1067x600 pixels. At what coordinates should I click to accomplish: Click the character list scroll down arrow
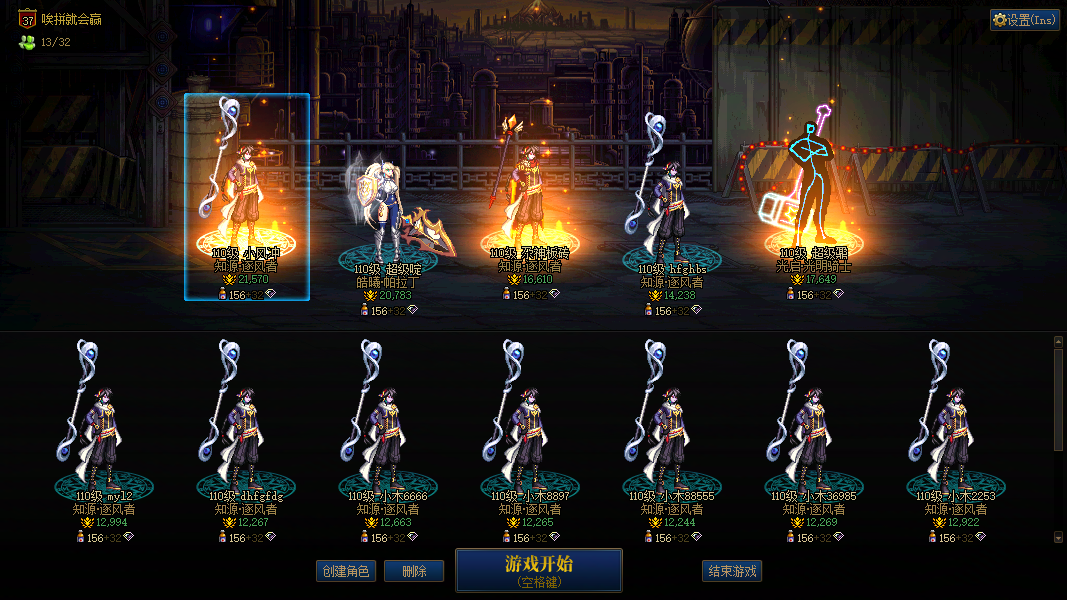click(1059, 538)
